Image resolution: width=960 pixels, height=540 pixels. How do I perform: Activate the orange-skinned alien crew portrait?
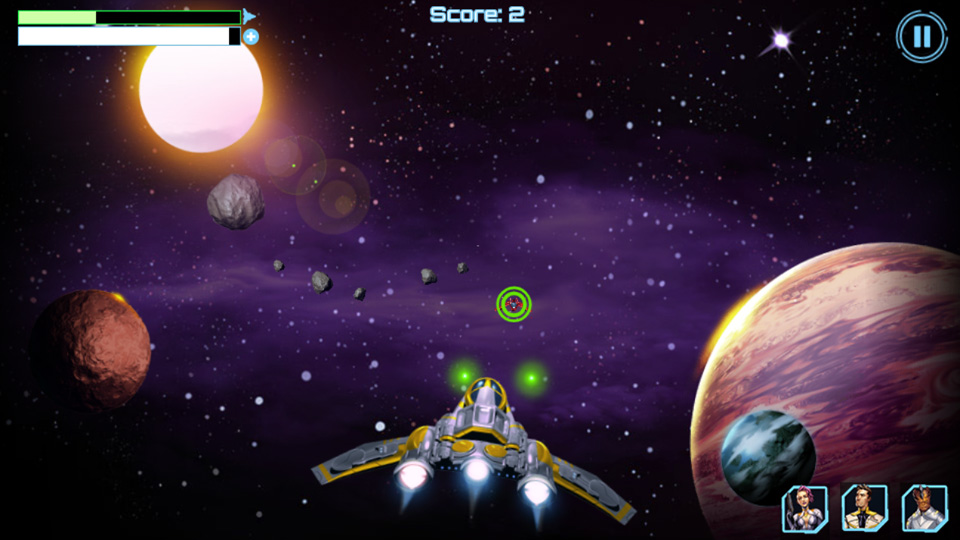924,508
